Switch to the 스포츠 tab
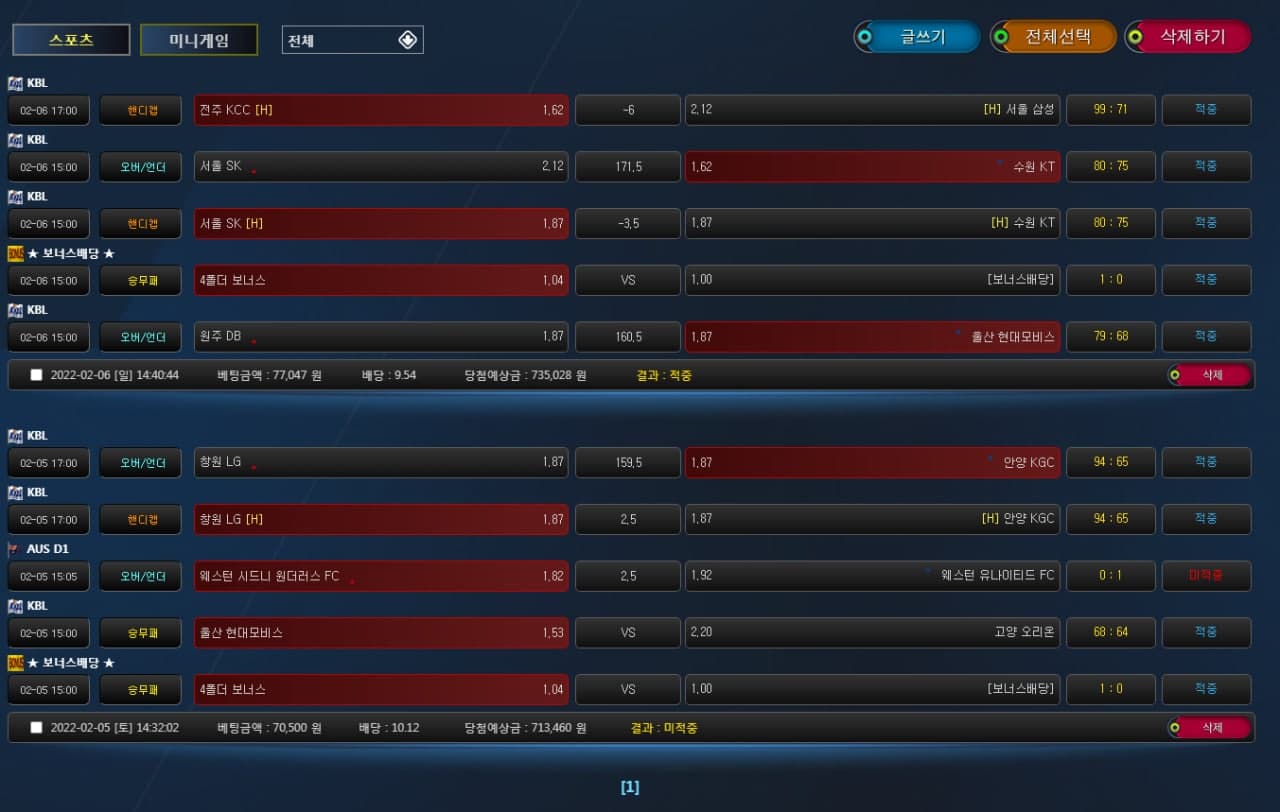 click(71, 40)
